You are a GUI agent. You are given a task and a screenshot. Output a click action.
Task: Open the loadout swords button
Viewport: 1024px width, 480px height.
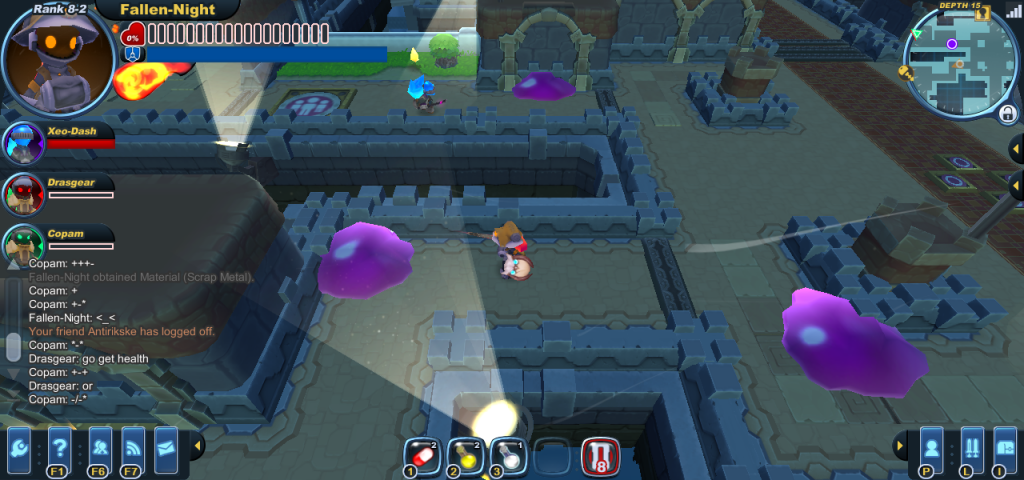[x=969, y=447]
